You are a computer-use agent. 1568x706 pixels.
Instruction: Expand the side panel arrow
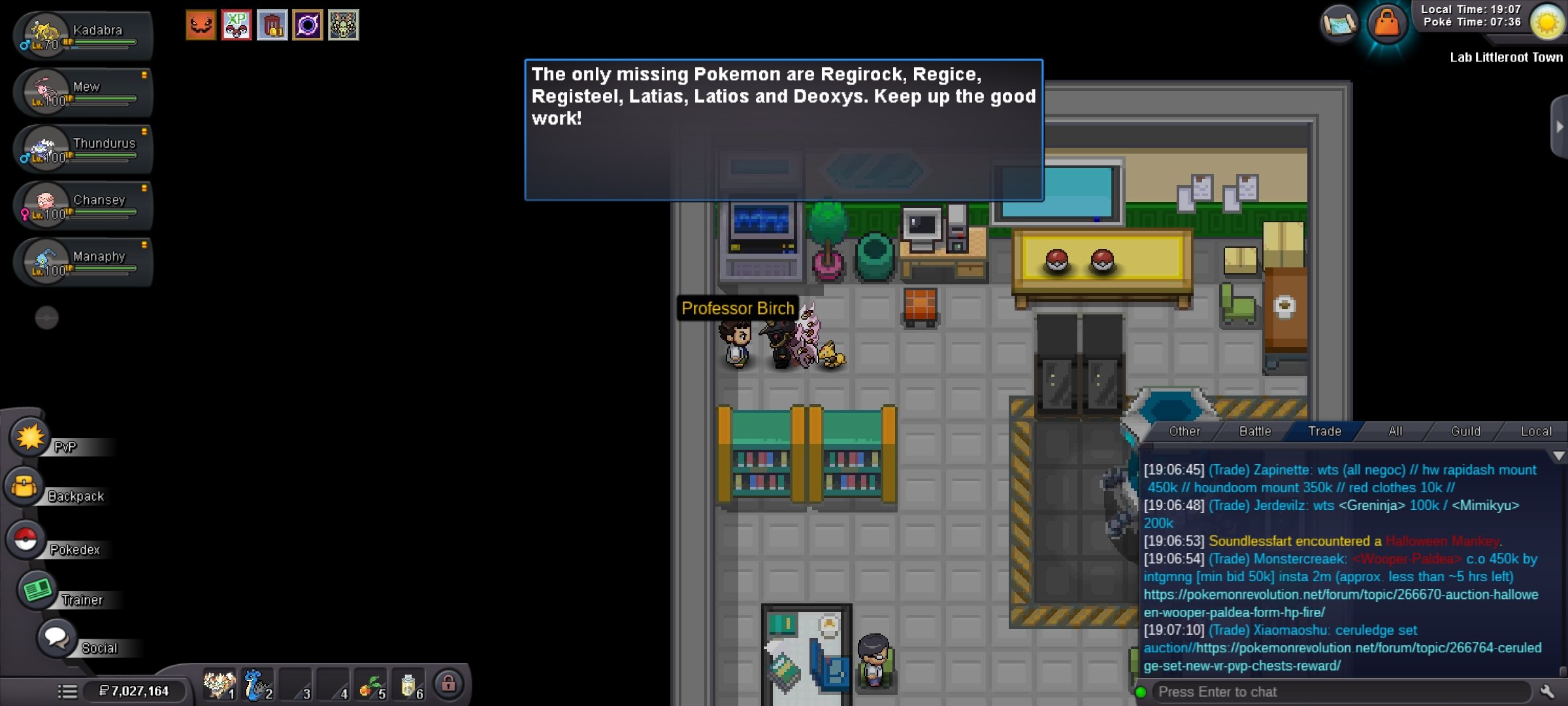pos(1560,127)
